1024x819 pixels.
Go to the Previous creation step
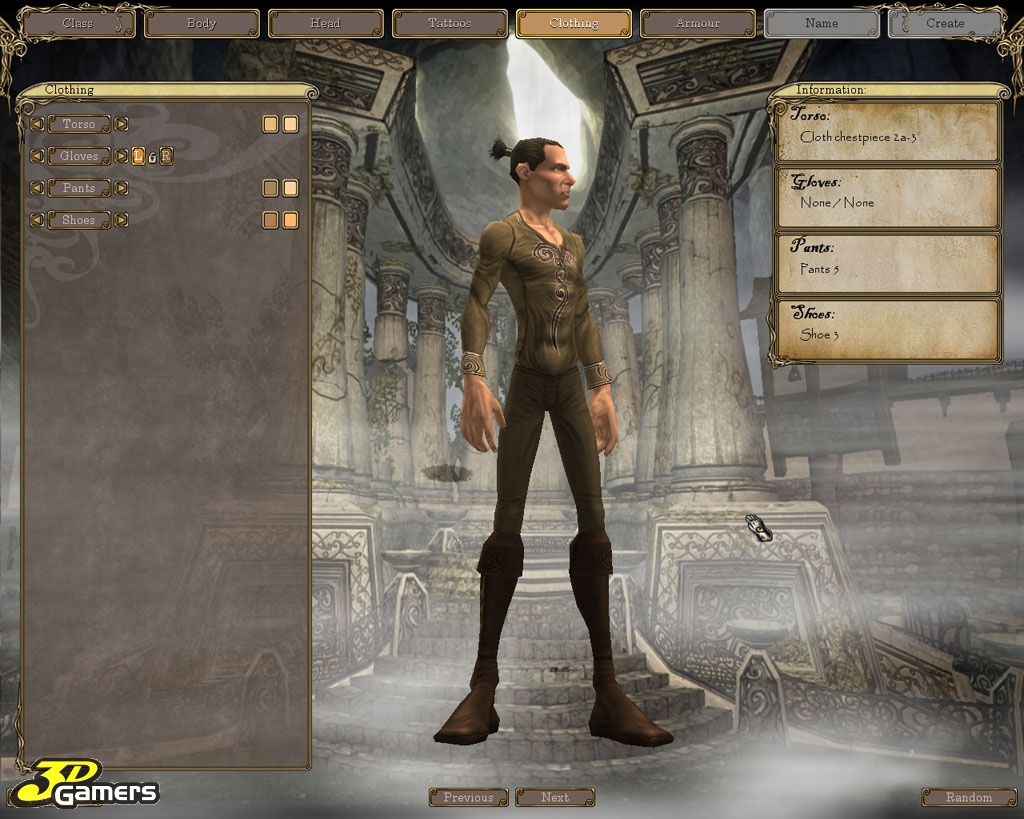(x=468, y=797)
